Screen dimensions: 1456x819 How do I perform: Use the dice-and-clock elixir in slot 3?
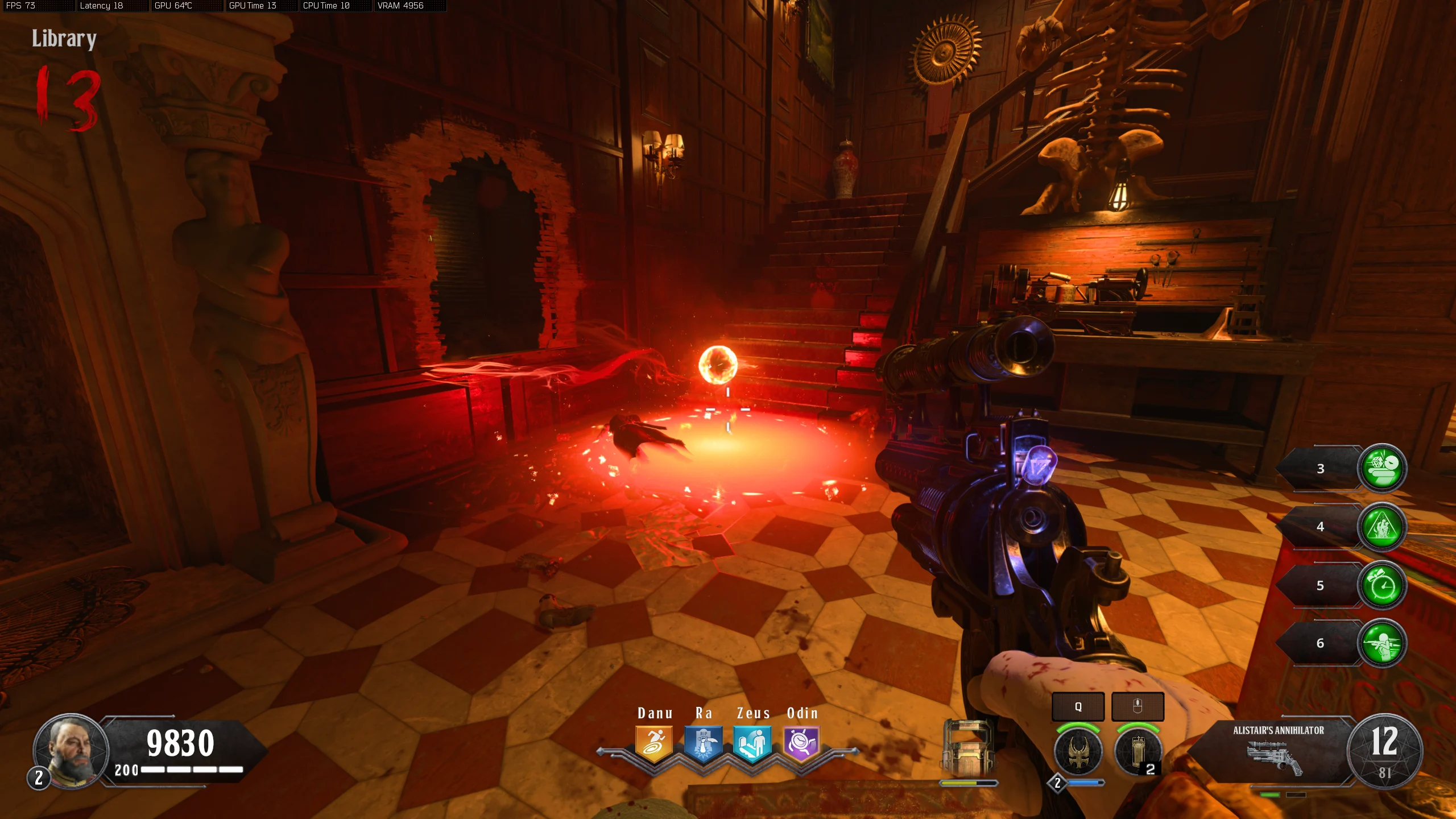(1382, 468)
